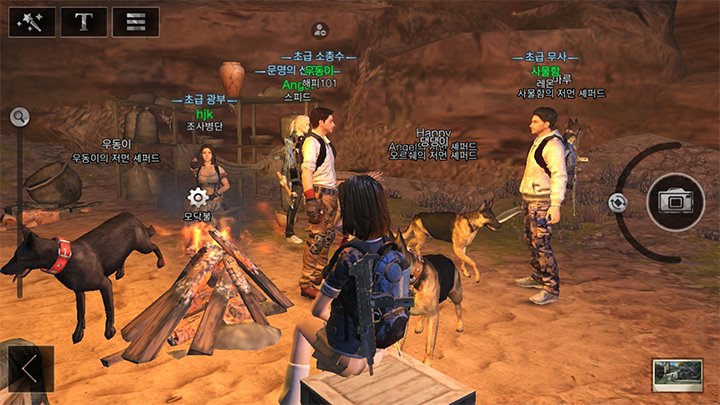Click the magnifier zoom slider handle
Viewport: 720px width, 405px height.
pyautogui.click(x=19, y=117)
